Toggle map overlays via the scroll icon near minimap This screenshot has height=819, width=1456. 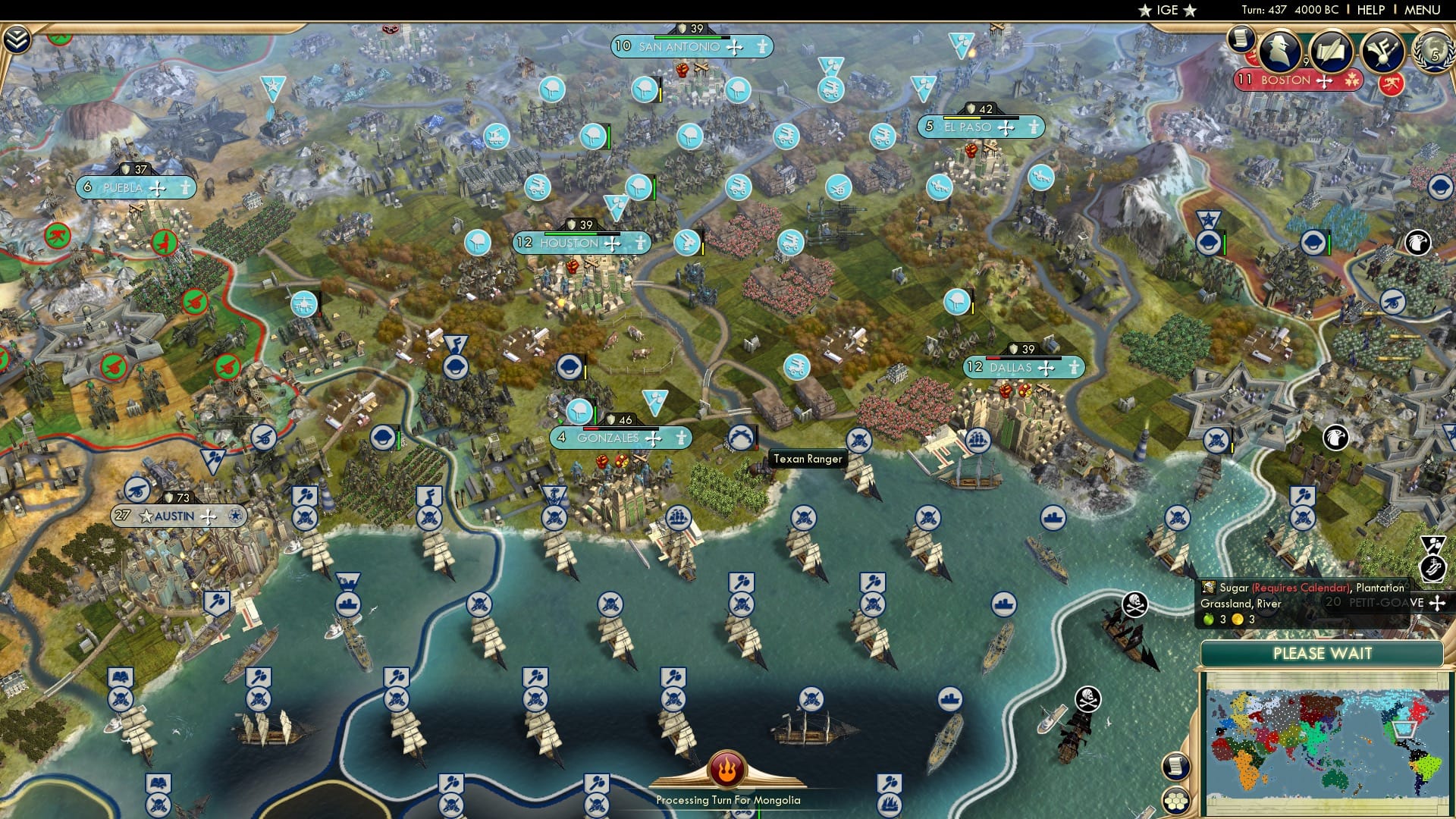(1176, 766)
